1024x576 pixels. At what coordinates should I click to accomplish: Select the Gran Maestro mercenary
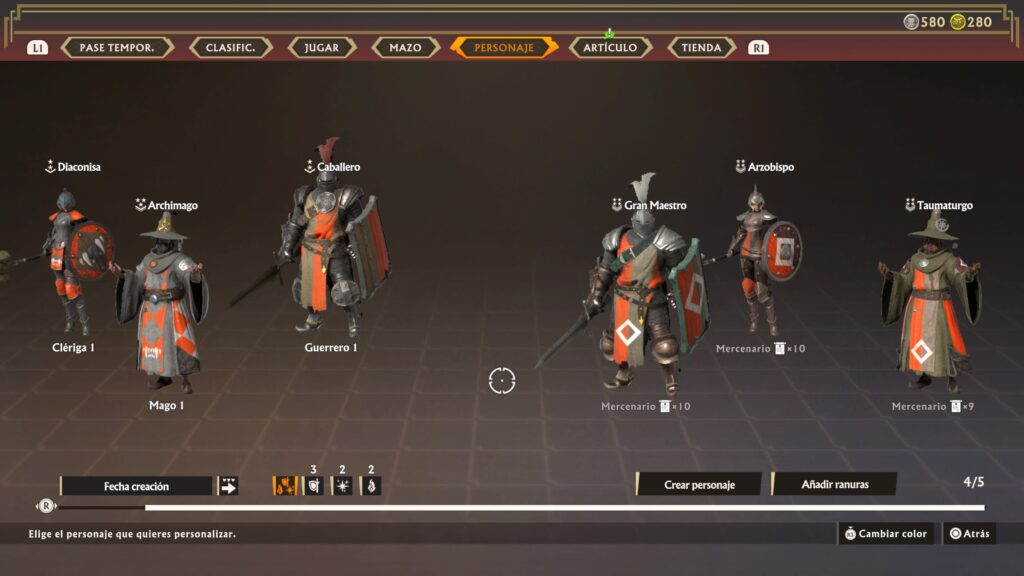click(x=645, y=300)
